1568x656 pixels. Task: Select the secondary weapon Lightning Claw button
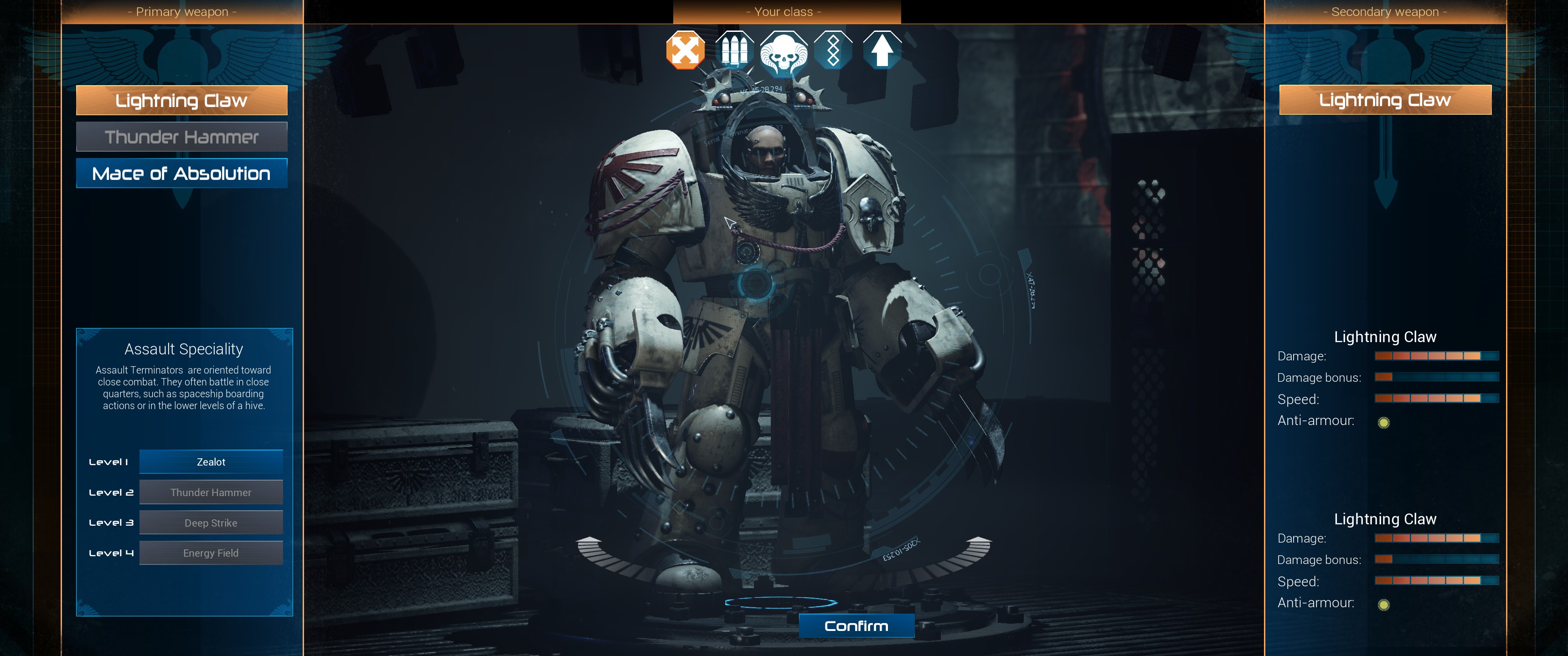point(1385,100)
